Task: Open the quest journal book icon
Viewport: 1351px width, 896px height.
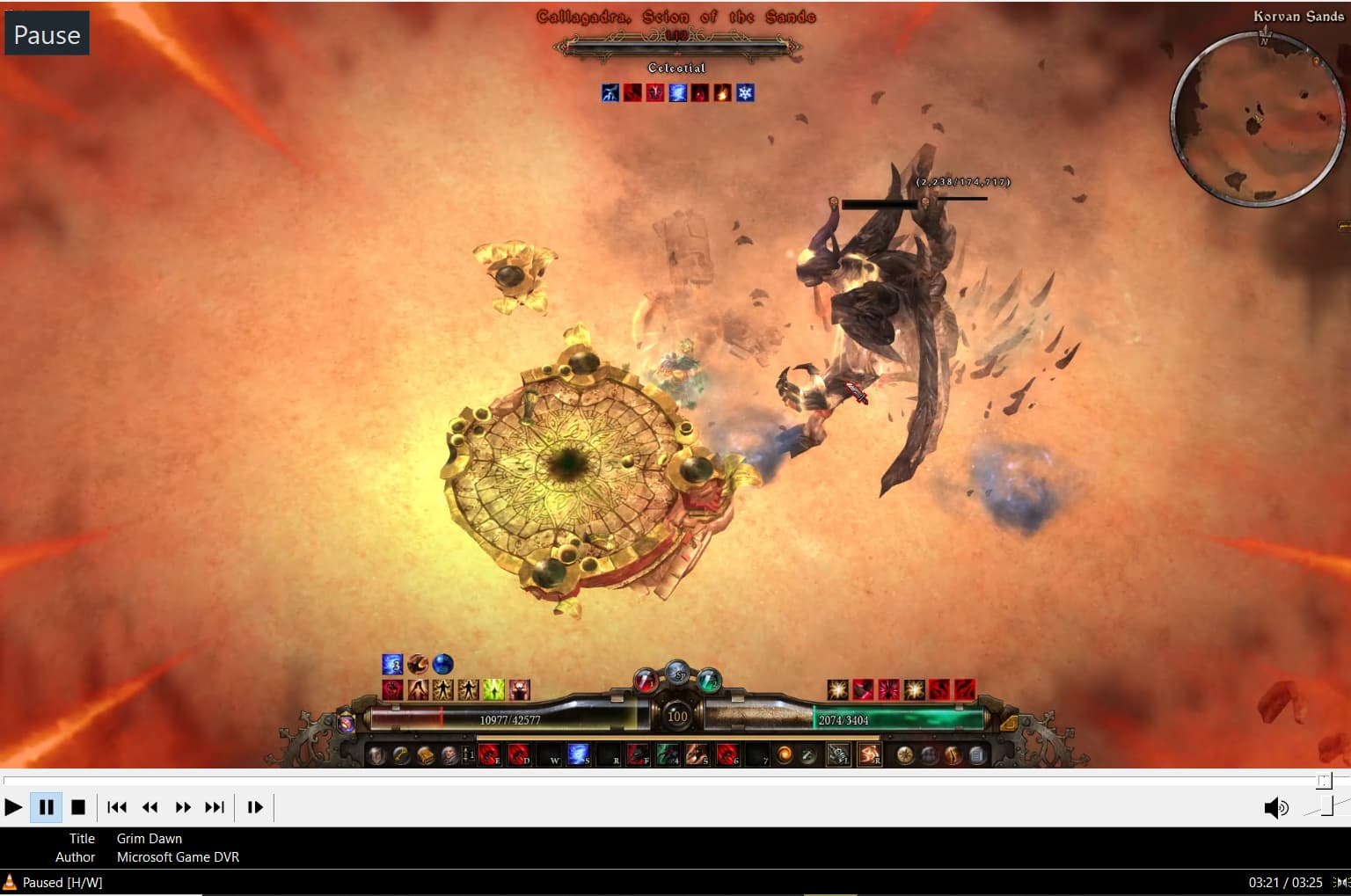Action: coord(426,754)
